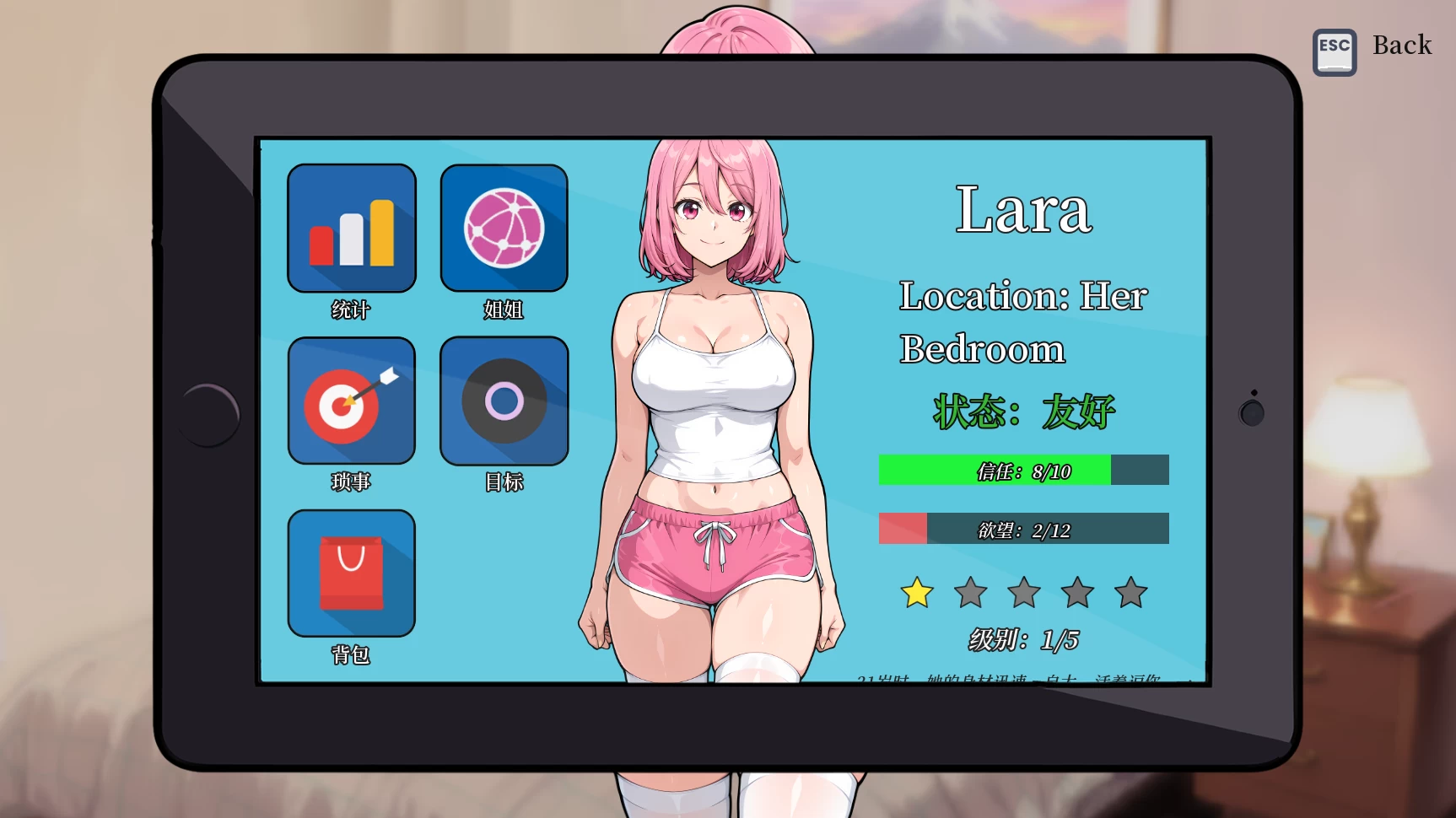Click the 欲望 2/12 desire bar
Image resolution: width=1456 pixels, height=818 pixels.
(x=1022, y=529)
